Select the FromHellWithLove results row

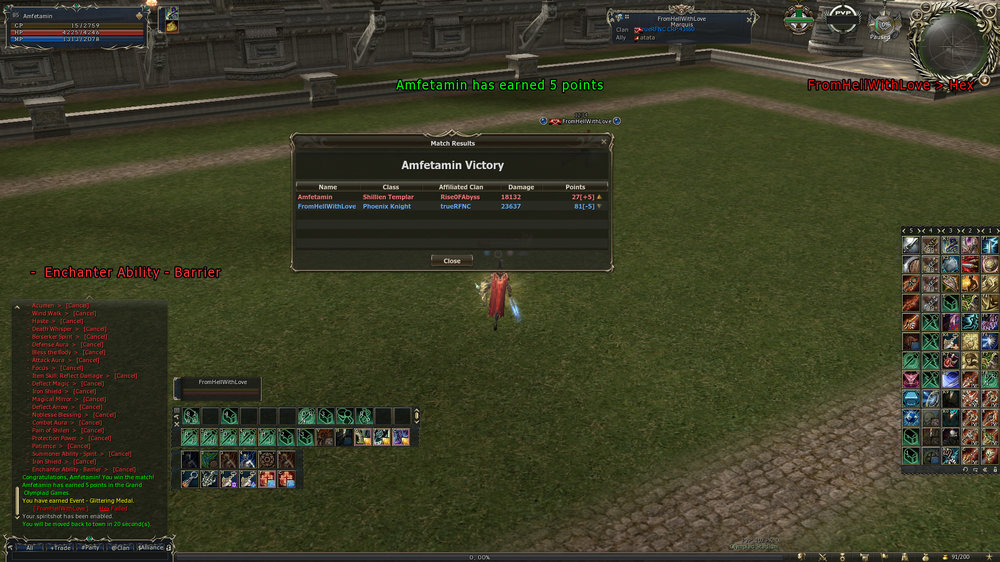[450, 207]
